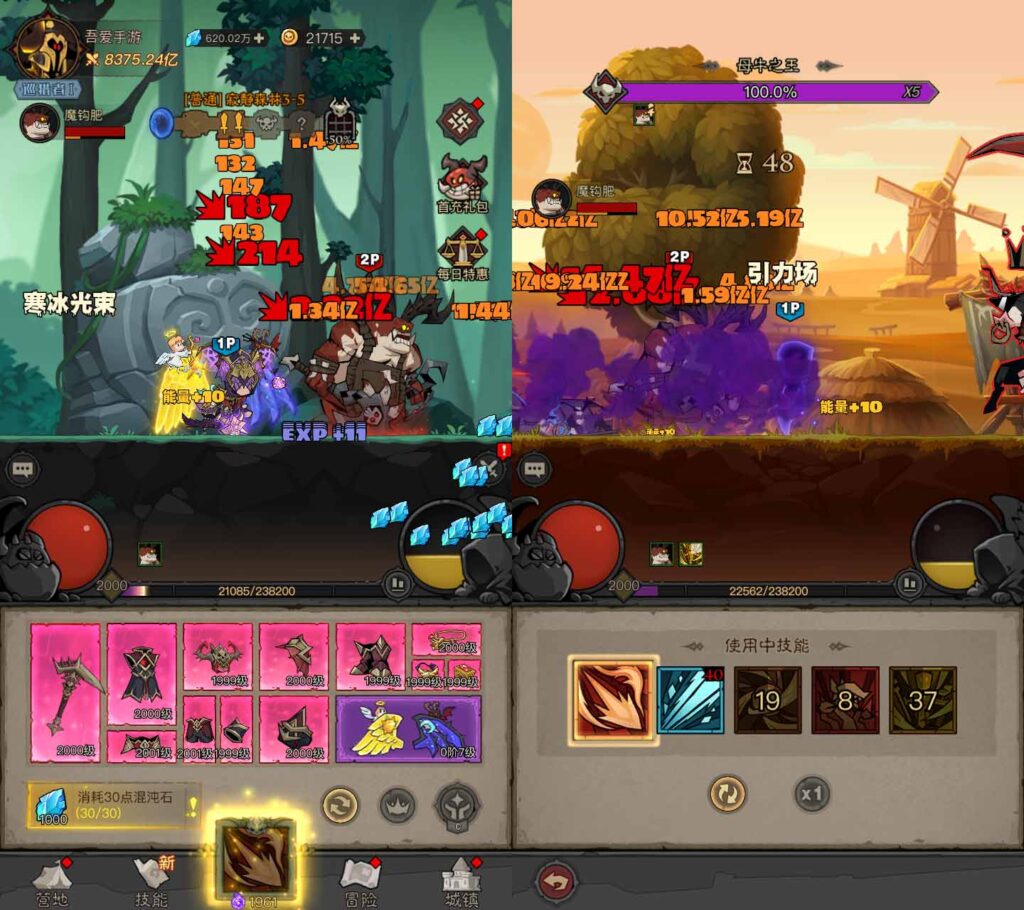This screenshot has height=910, width=1024.
Task: Switch to the 技能 skills tab
Action: [153, 880]
